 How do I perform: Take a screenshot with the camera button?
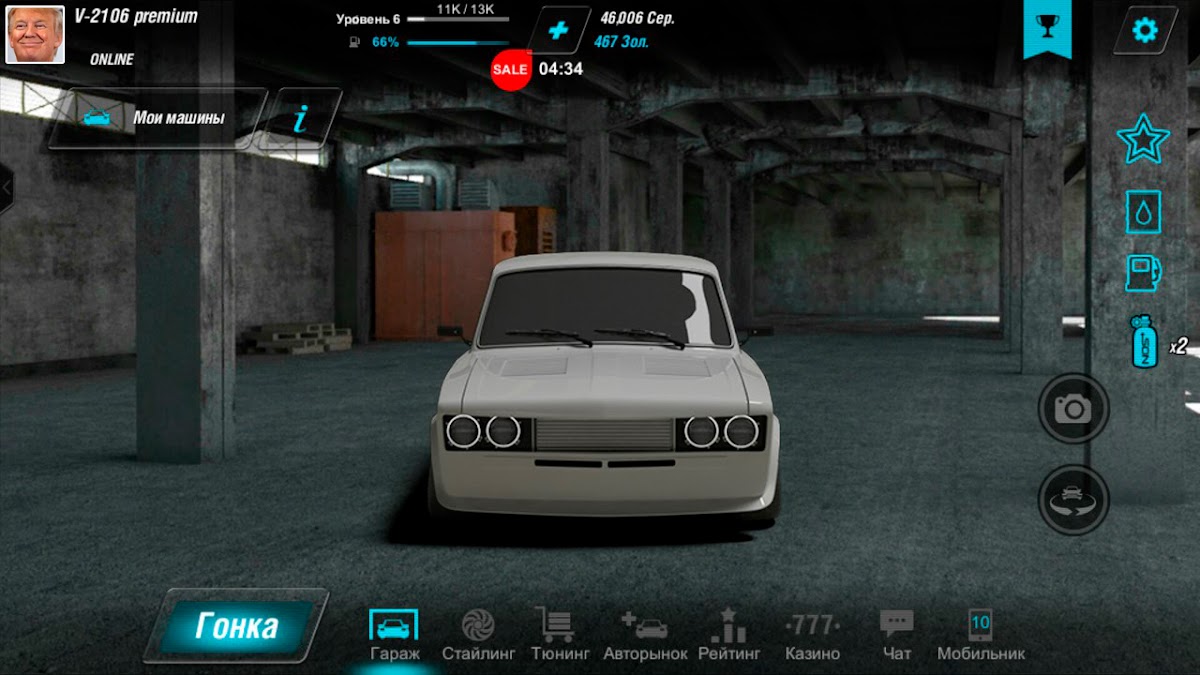click(1074, 408)
